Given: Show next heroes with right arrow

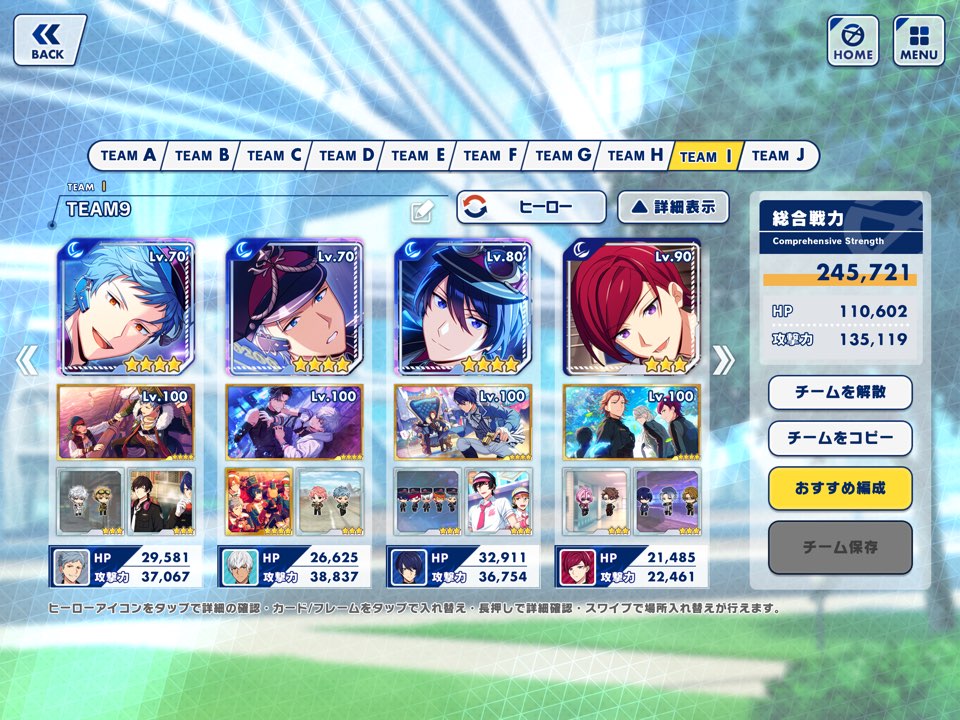Looking at the screenshot, I should (x=723, y=360).
